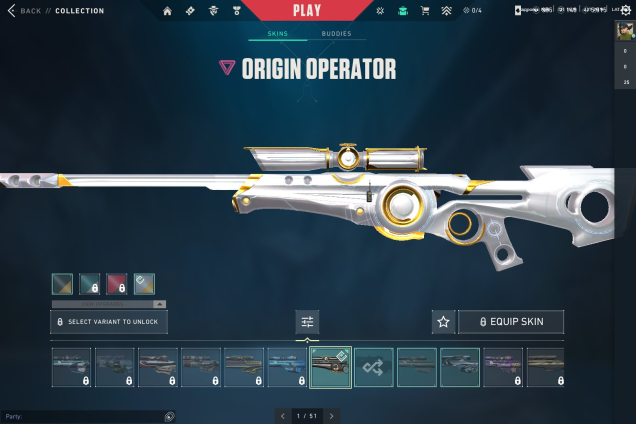Open the skin filter sliders button
This screenshot has height=424, width=636.
coord(307,322)
